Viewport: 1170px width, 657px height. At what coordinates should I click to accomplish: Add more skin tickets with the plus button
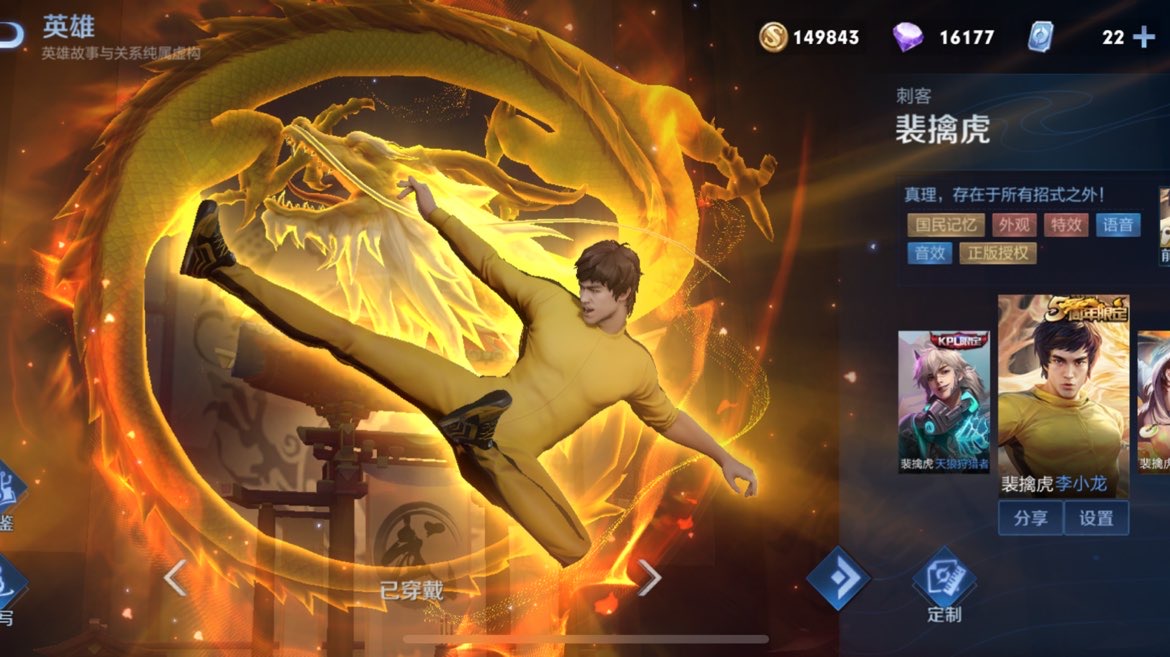point(1143,38)
